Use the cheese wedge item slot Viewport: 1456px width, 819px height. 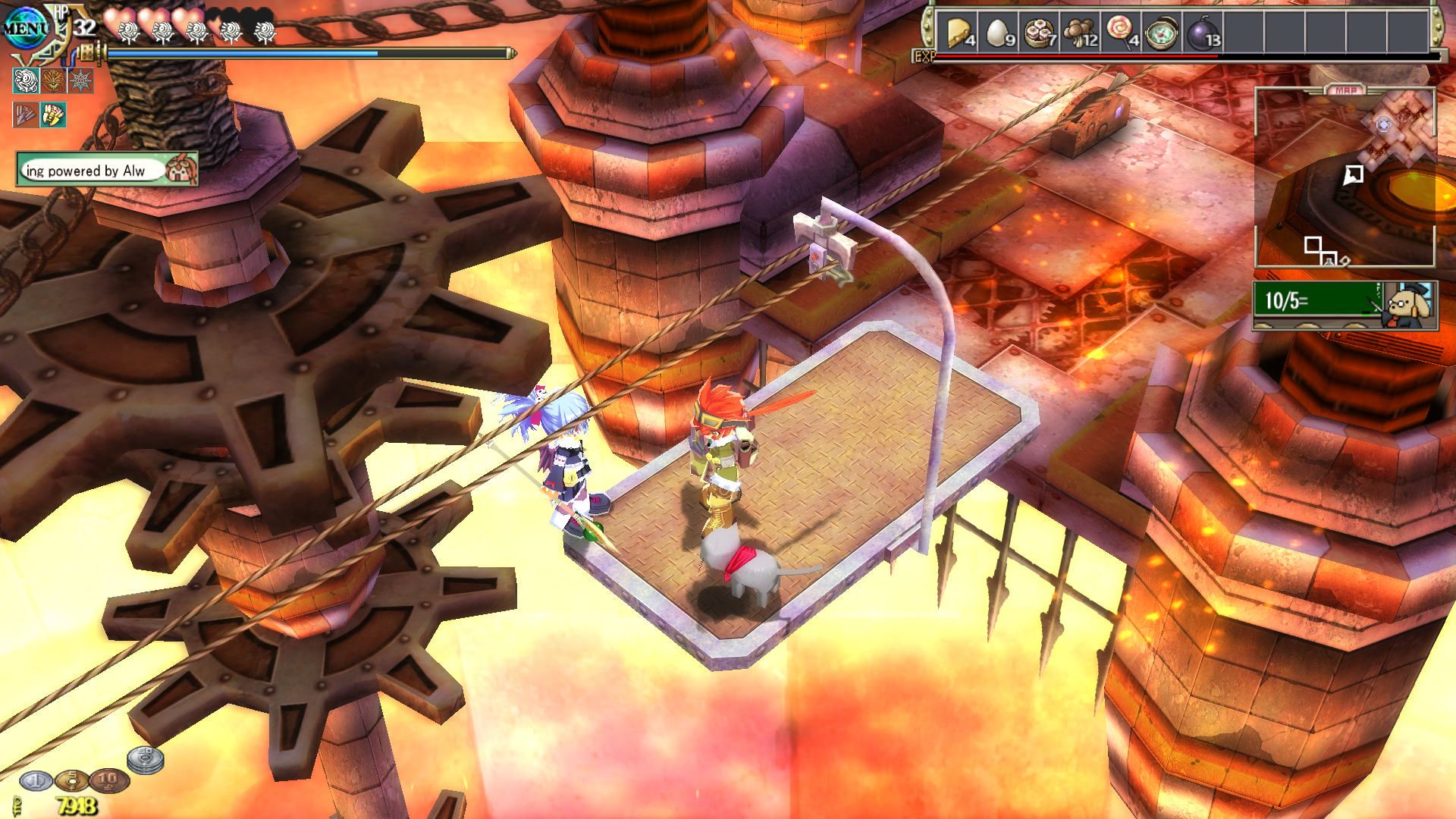[959, 33]
